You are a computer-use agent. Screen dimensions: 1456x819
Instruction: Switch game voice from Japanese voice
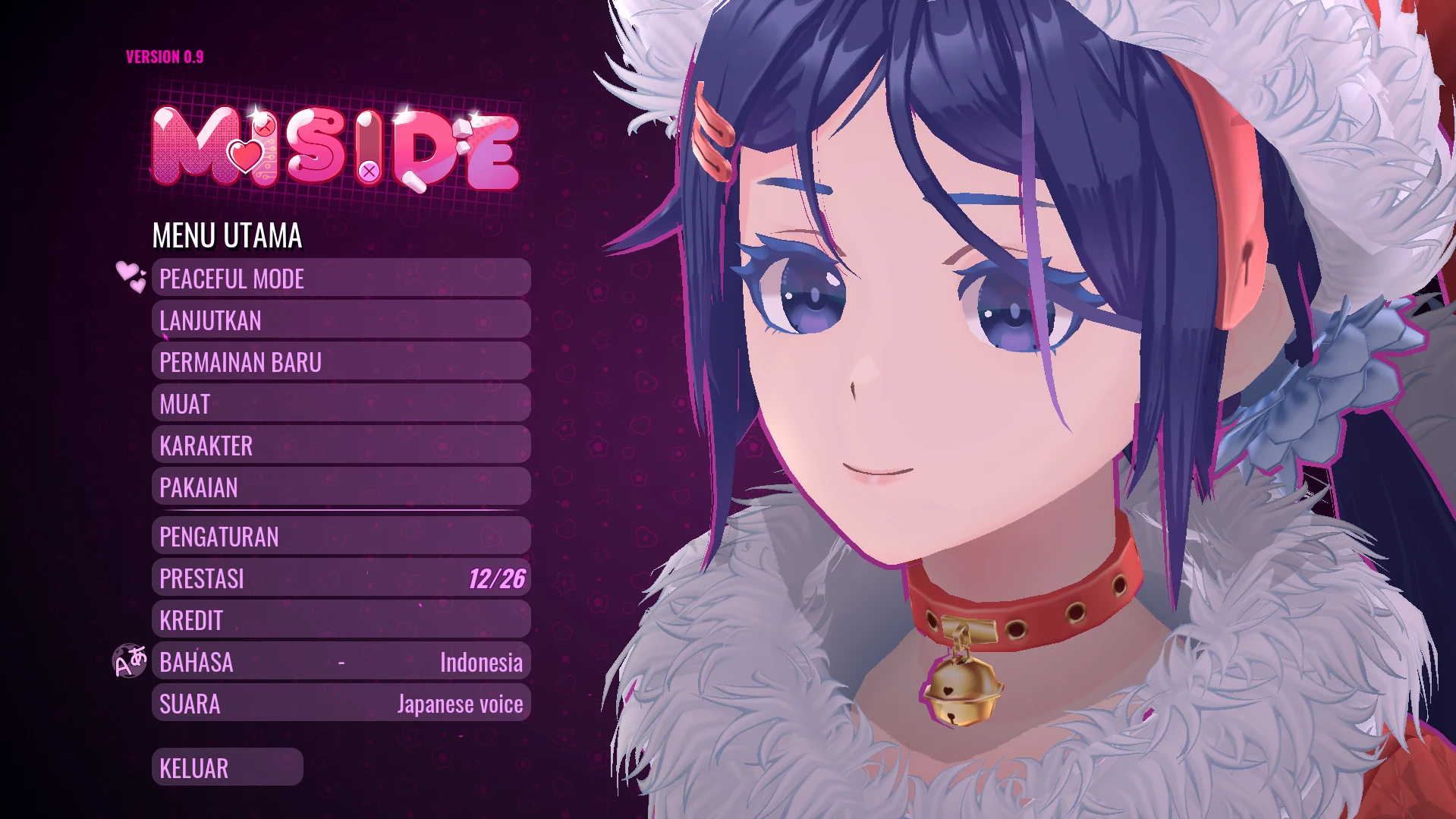[341, 704]
